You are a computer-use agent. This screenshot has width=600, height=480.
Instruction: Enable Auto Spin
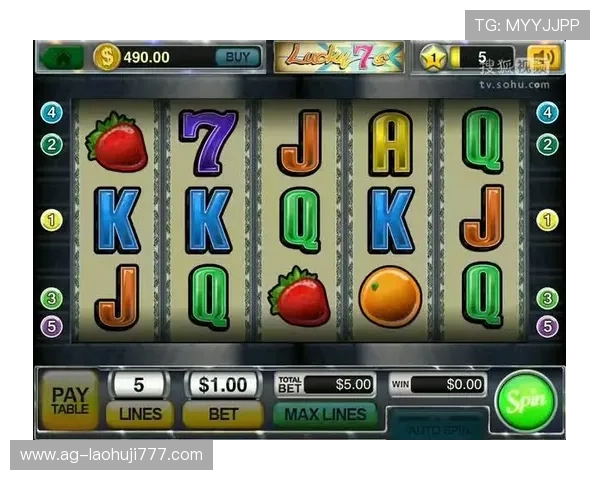(437, 426)
